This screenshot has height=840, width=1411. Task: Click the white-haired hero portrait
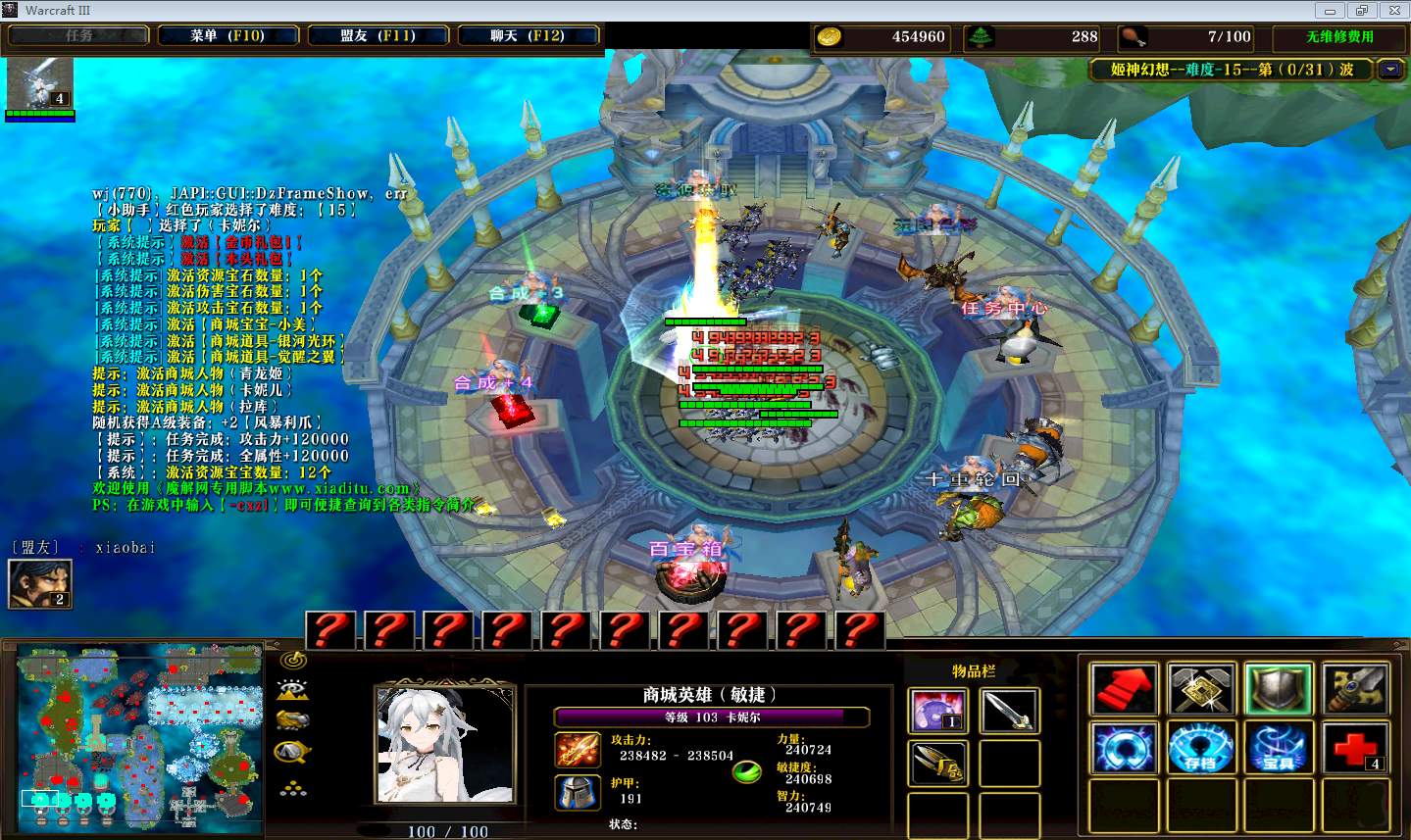pyautogui.click(x=445, y=745)
